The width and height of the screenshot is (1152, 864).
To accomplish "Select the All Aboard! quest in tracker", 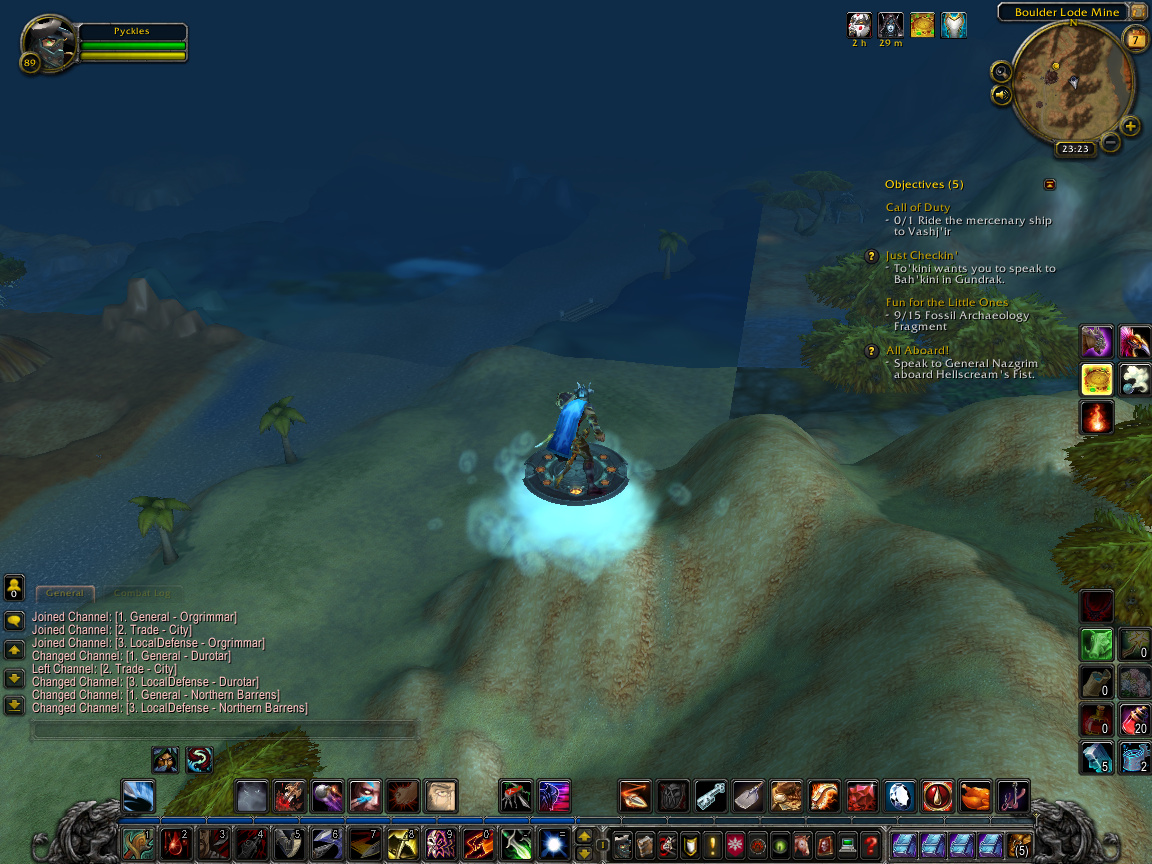I will pos(917,351).
